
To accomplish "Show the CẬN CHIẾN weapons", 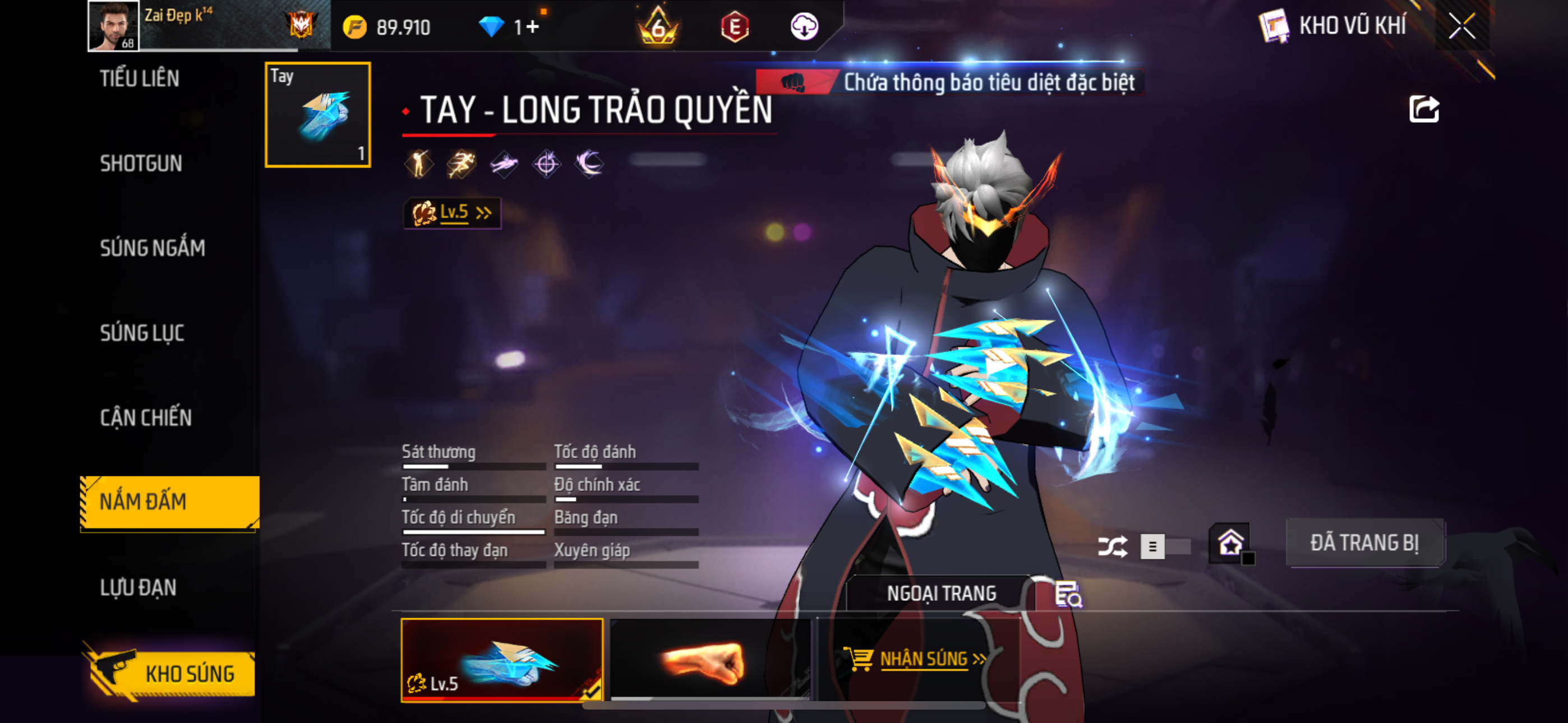I will (x=145, y=418).
